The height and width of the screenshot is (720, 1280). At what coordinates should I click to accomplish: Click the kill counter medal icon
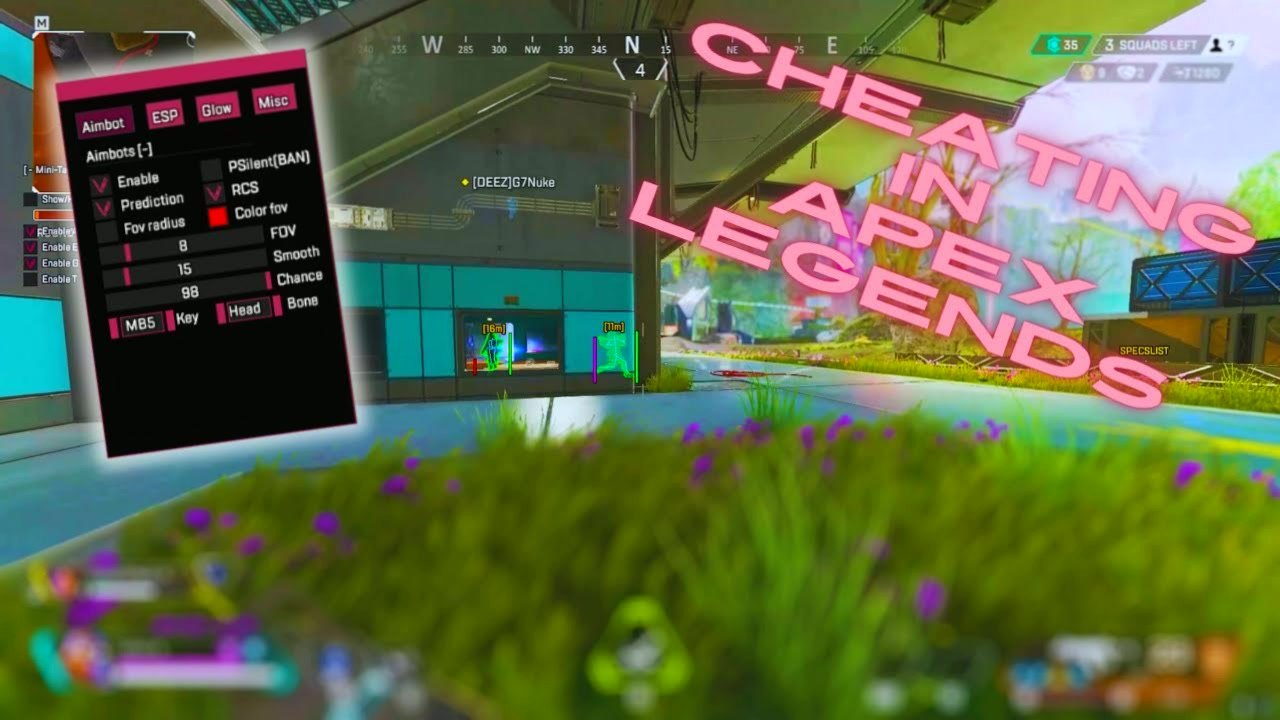tap(1087, 73)
